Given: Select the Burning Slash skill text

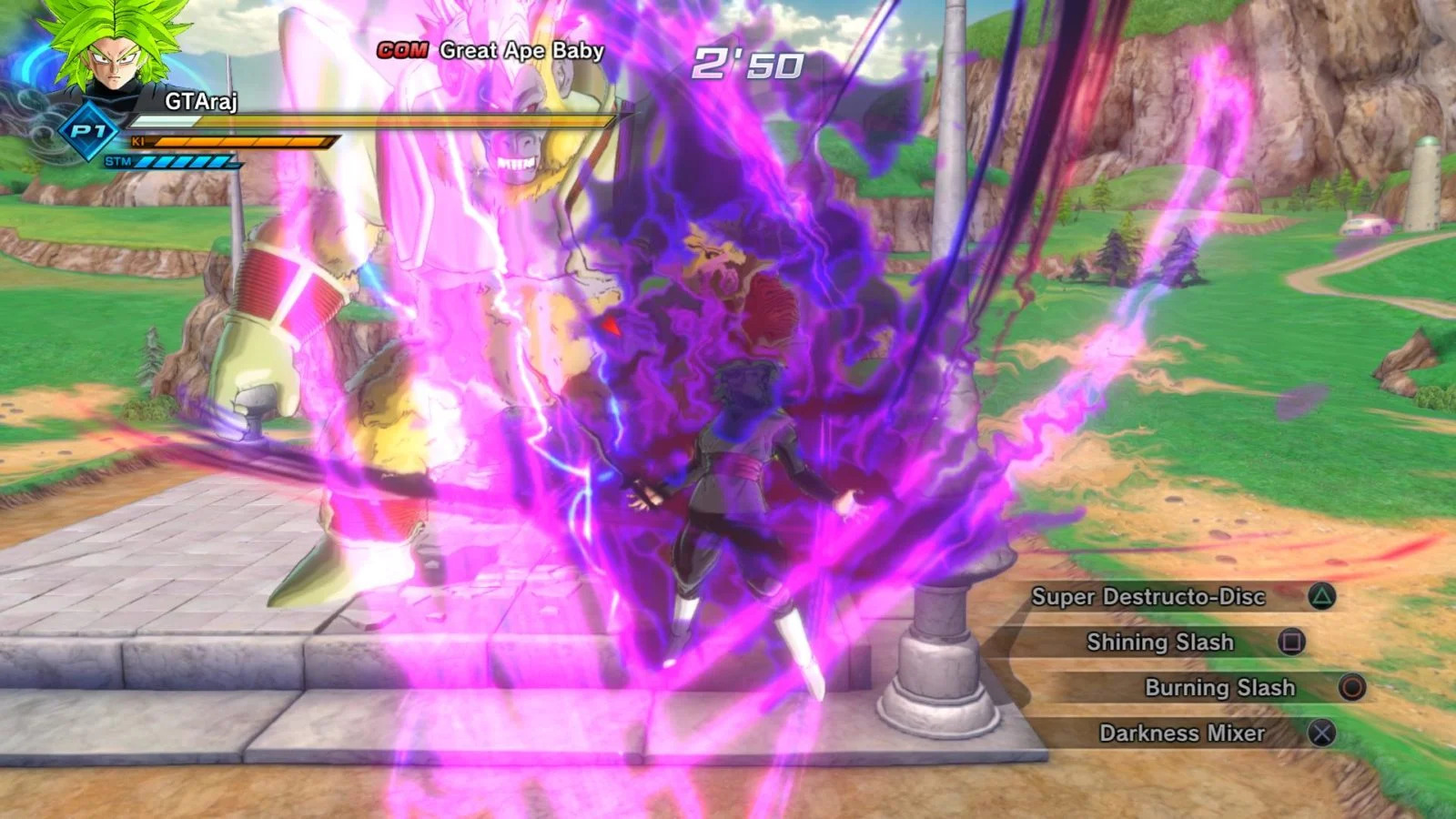Looking at the screenshot, I should pyautogui.click(x=1218, y=689).
